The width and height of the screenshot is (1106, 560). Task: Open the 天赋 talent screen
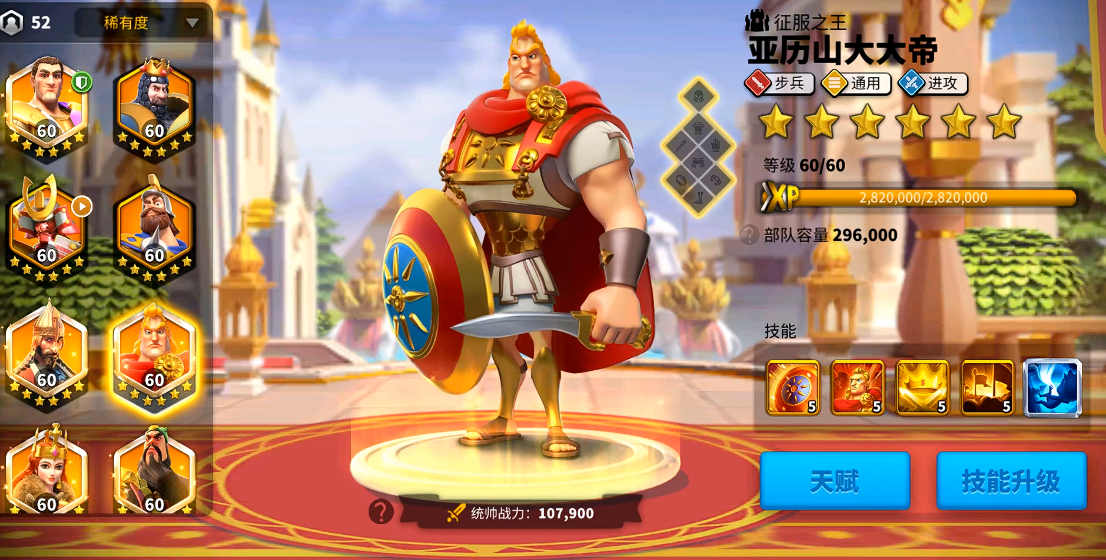coord(835,481)
